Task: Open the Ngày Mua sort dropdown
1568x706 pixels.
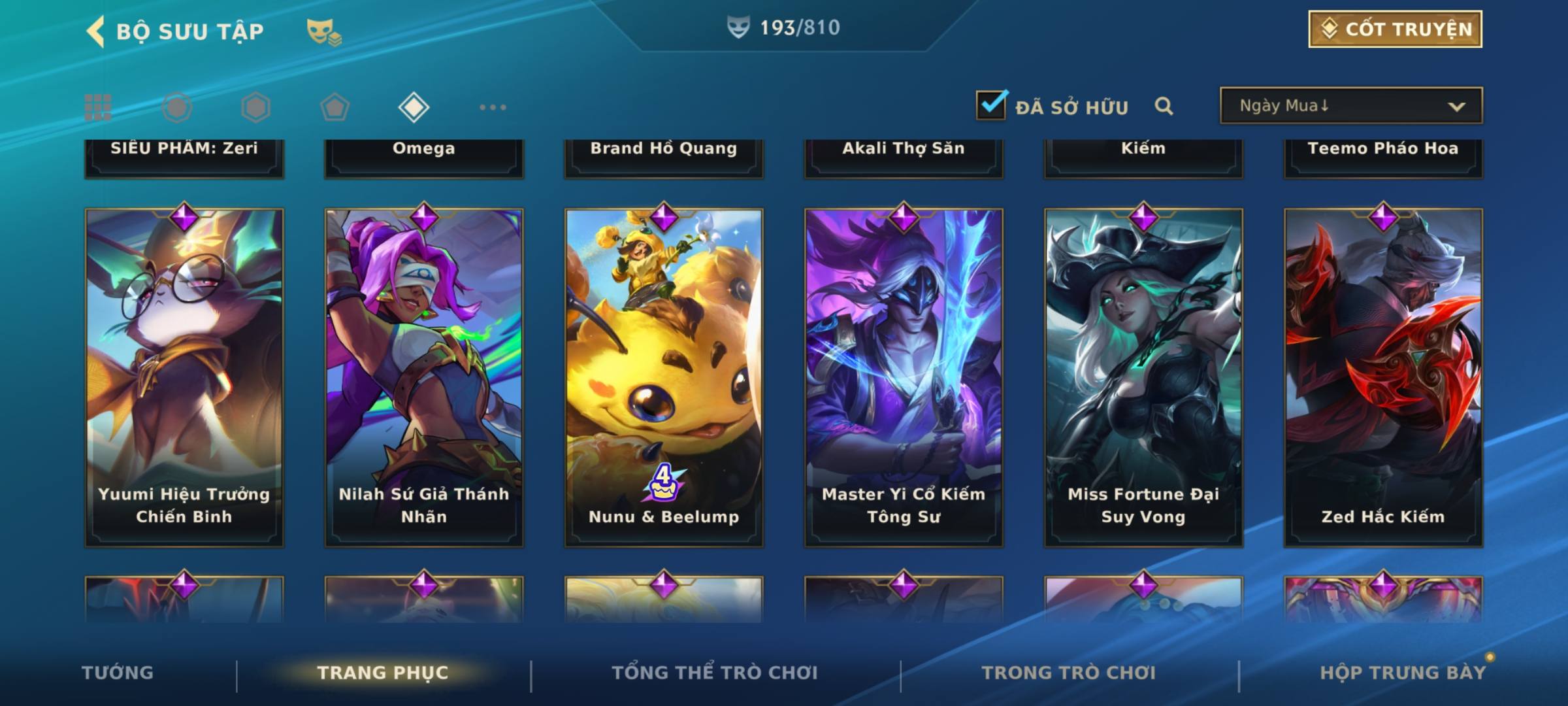Action: pos(1351,106)
